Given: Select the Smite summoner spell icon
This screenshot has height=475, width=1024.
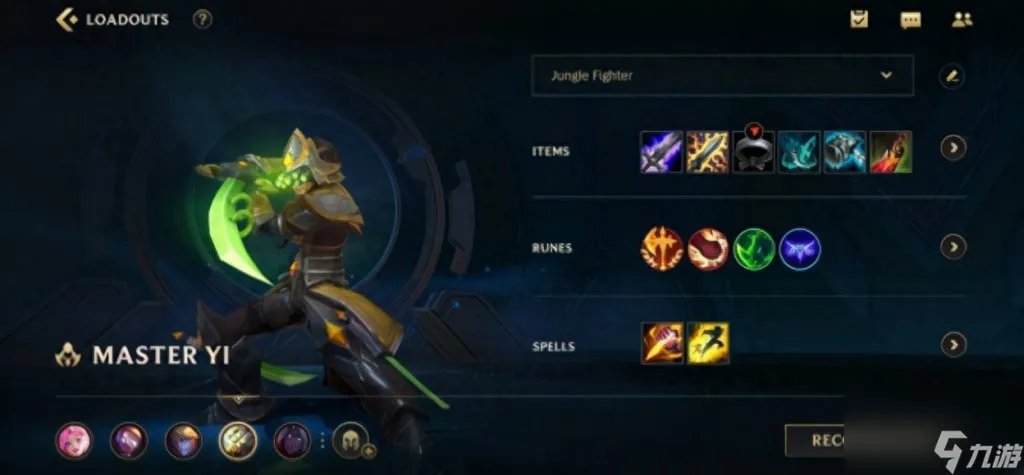Looking at the screenshot, I should [662, 343].
